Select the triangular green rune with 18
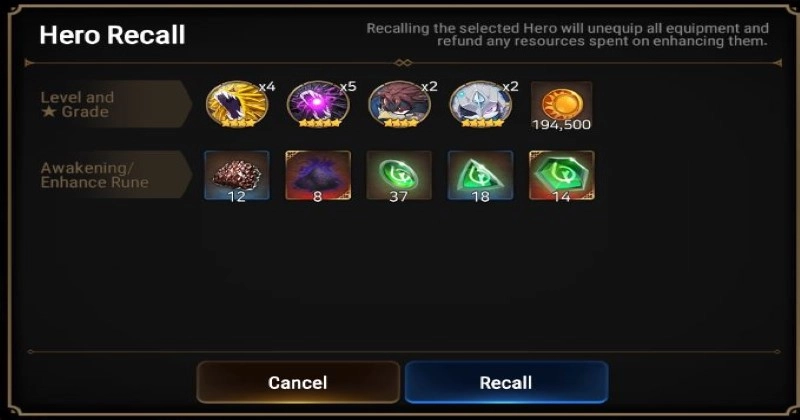Image resolution: width=800 pixels, height=420 pixels. click(480, 174)
